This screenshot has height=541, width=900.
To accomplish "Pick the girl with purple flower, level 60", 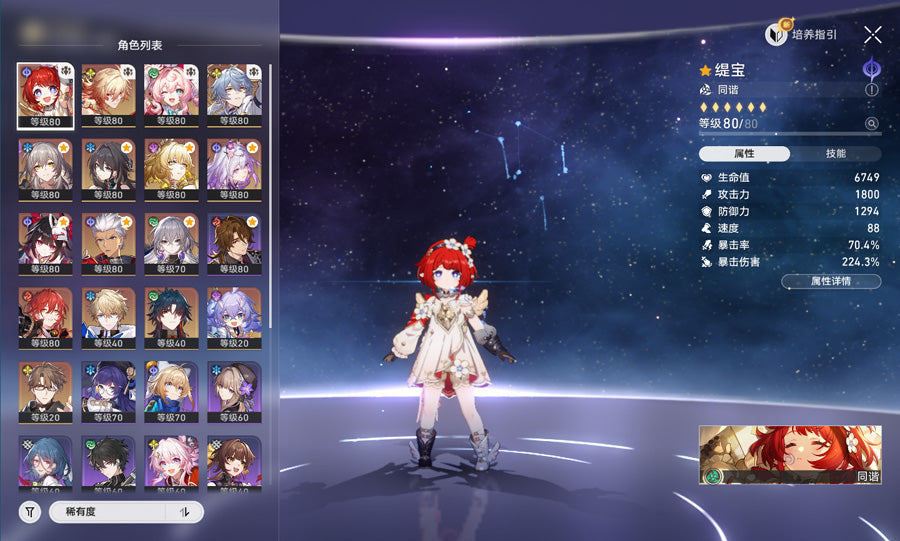I will pyautogui.click(x=234, y=393).
